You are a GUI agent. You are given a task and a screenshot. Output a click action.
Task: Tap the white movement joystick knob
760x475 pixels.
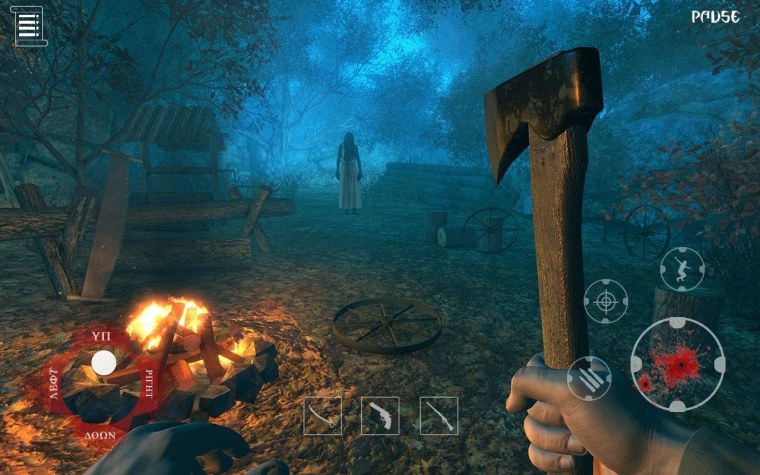[103, 363]
